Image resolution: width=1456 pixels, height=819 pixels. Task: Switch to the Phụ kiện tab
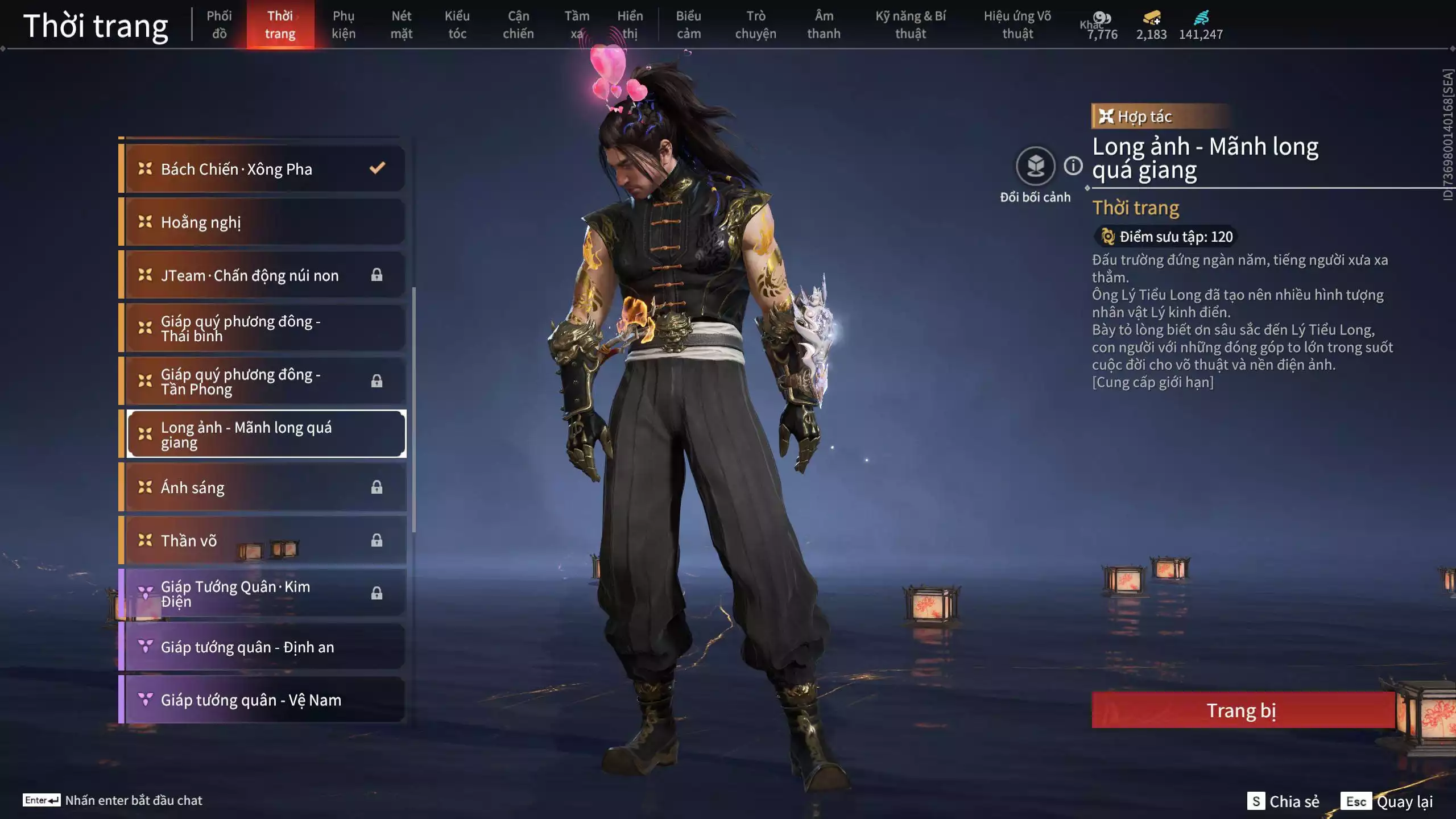[x=343, y=24]
